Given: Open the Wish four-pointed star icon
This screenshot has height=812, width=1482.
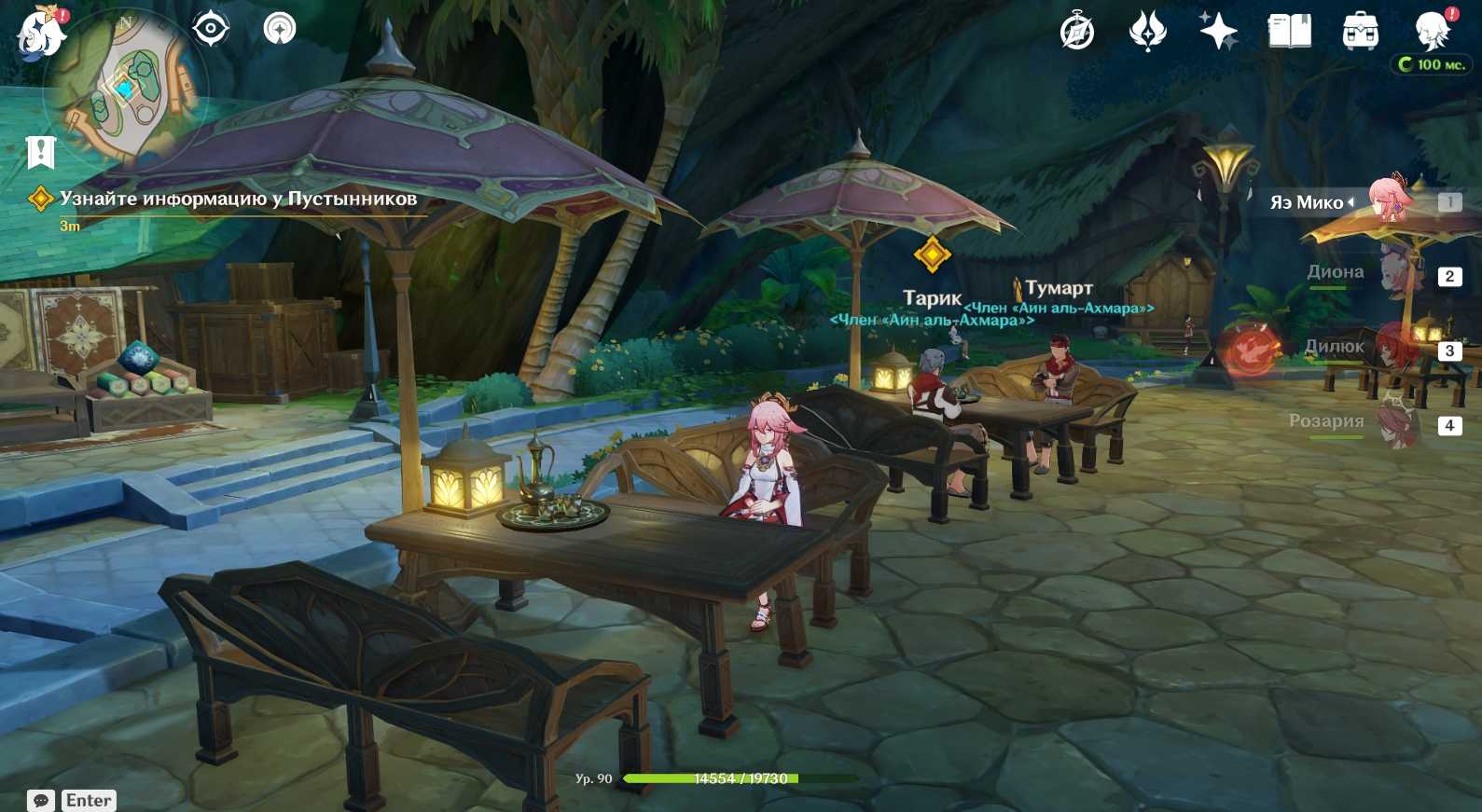Looking at the screenshot, I should pos(1218,32).
